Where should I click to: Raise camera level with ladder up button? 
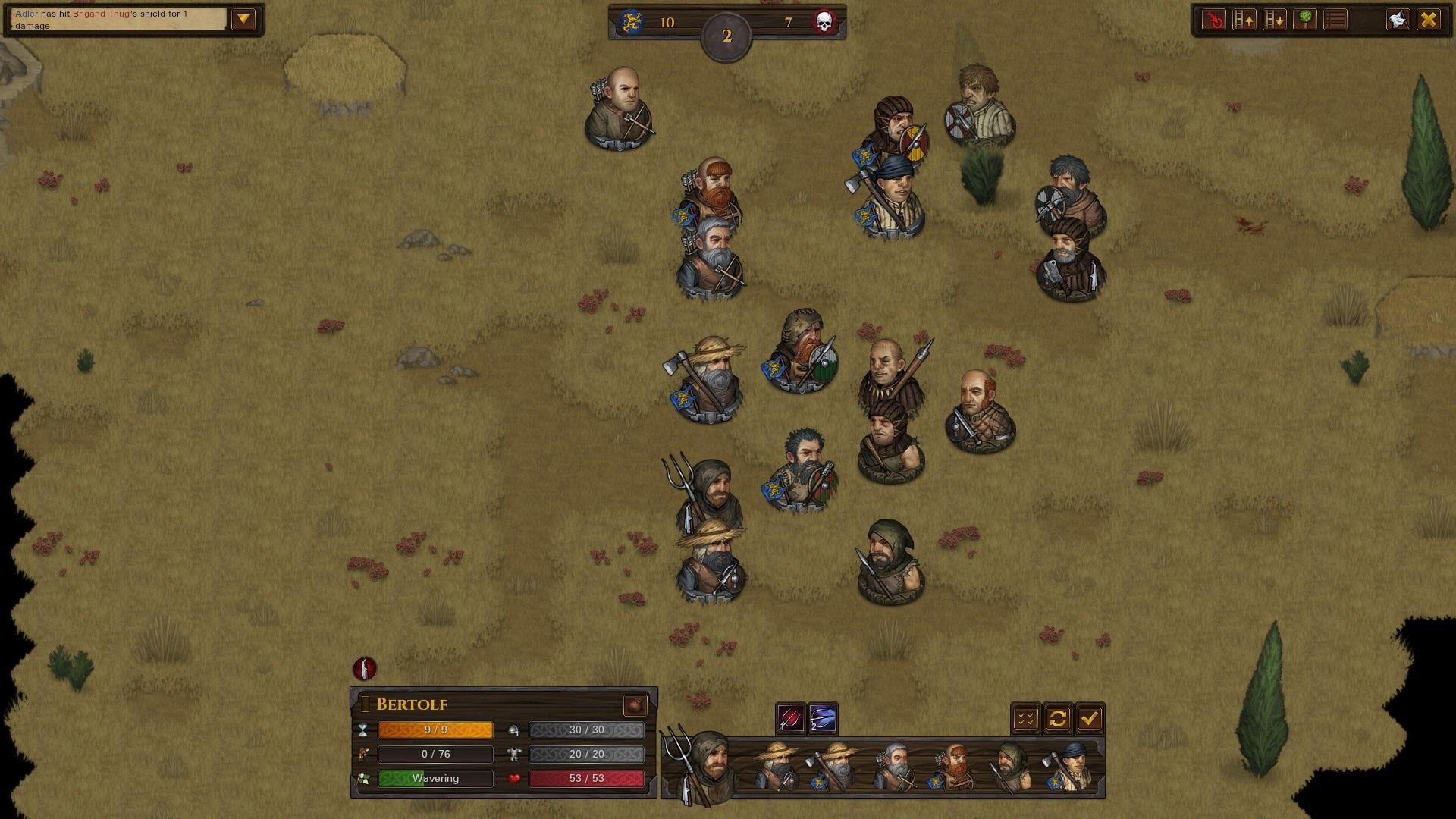tap(1244, 20)
